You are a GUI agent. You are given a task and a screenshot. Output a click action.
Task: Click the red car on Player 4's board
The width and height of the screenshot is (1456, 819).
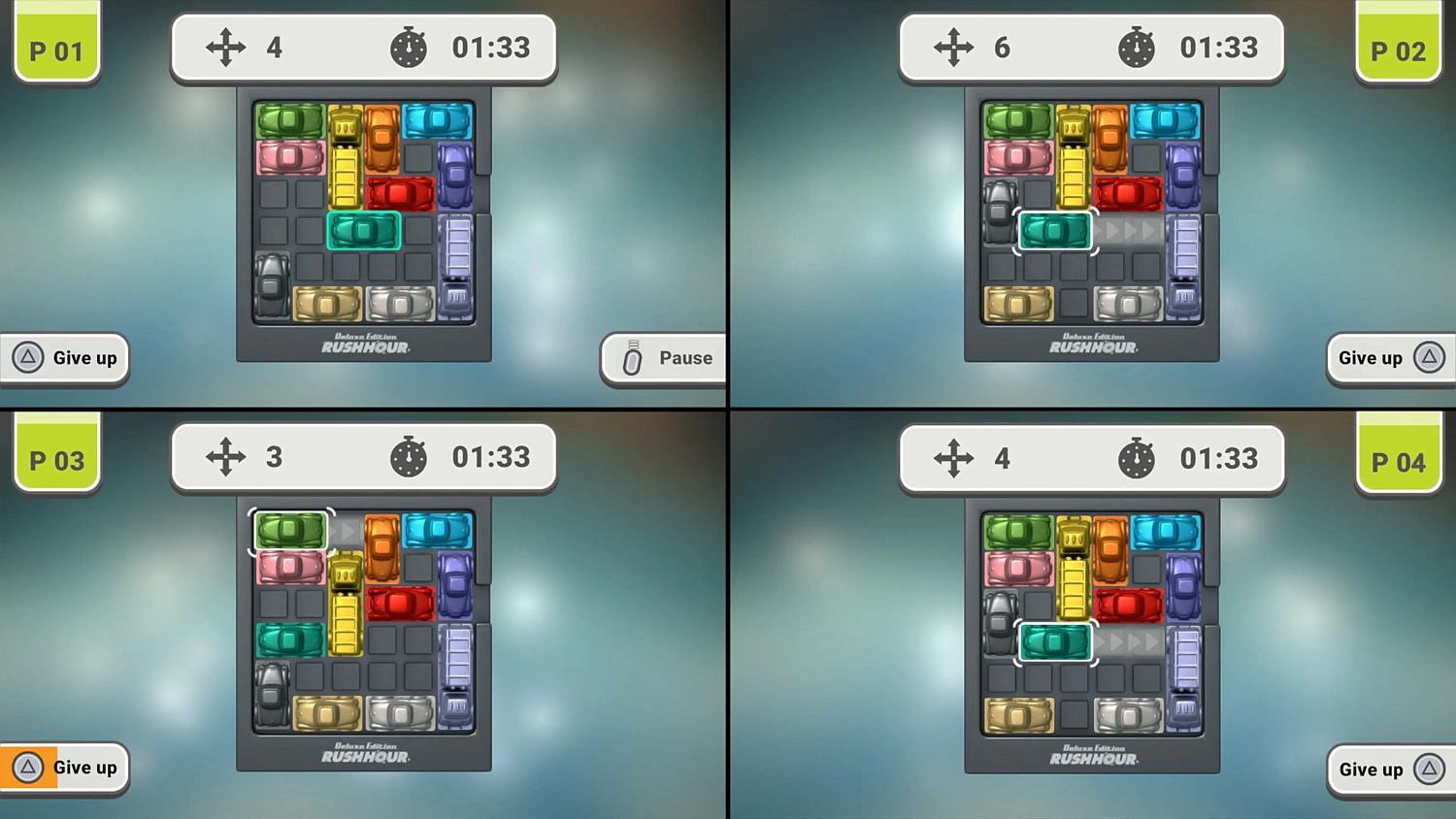click(x=1129, y=605)
